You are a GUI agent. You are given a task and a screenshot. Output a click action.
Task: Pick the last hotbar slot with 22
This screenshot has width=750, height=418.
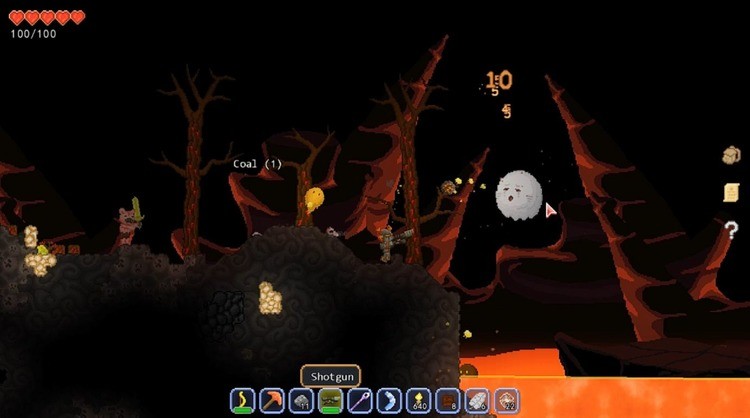(x=506, y=401)
